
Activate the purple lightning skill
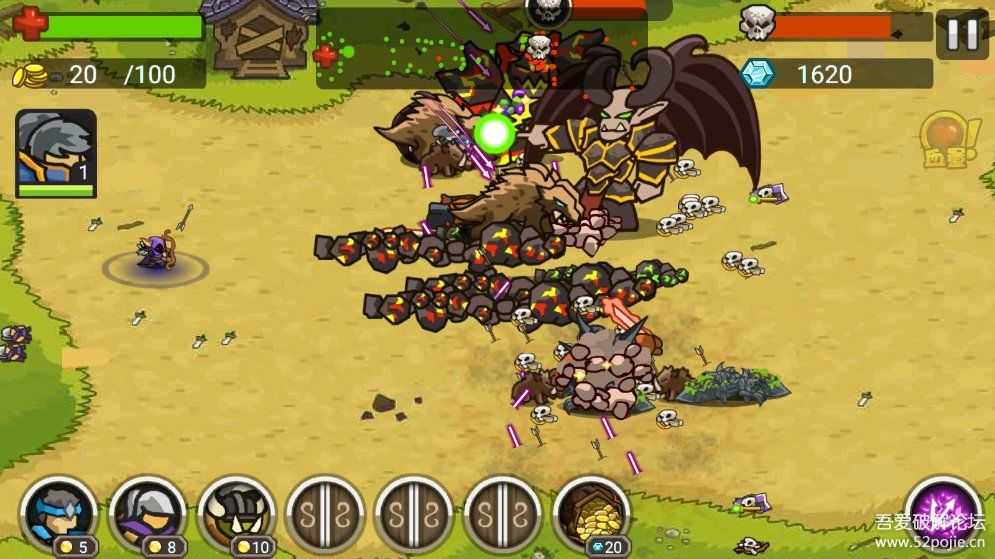941,506
